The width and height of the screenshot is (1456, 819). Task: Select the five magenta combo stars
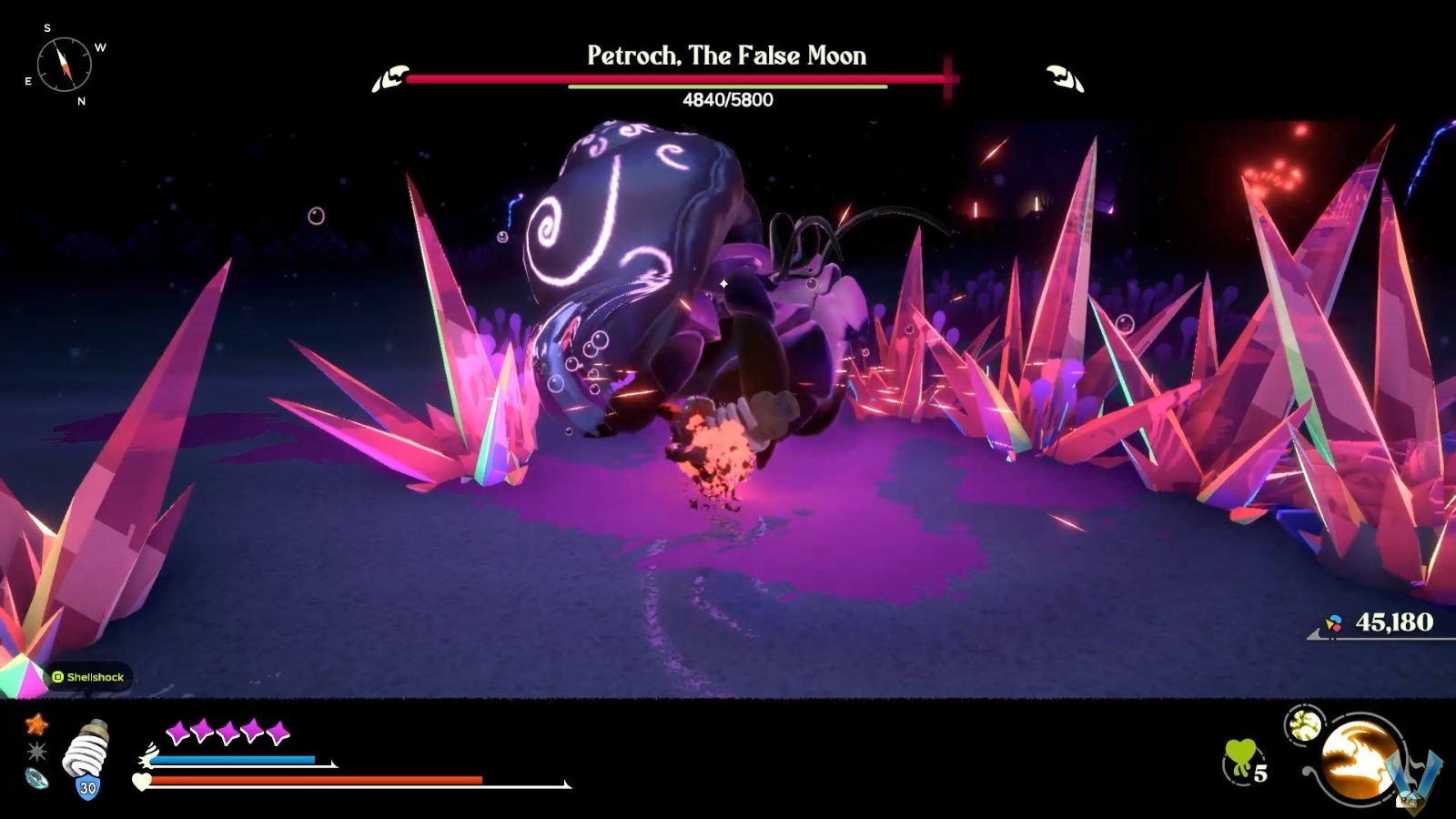click(227, 729)
